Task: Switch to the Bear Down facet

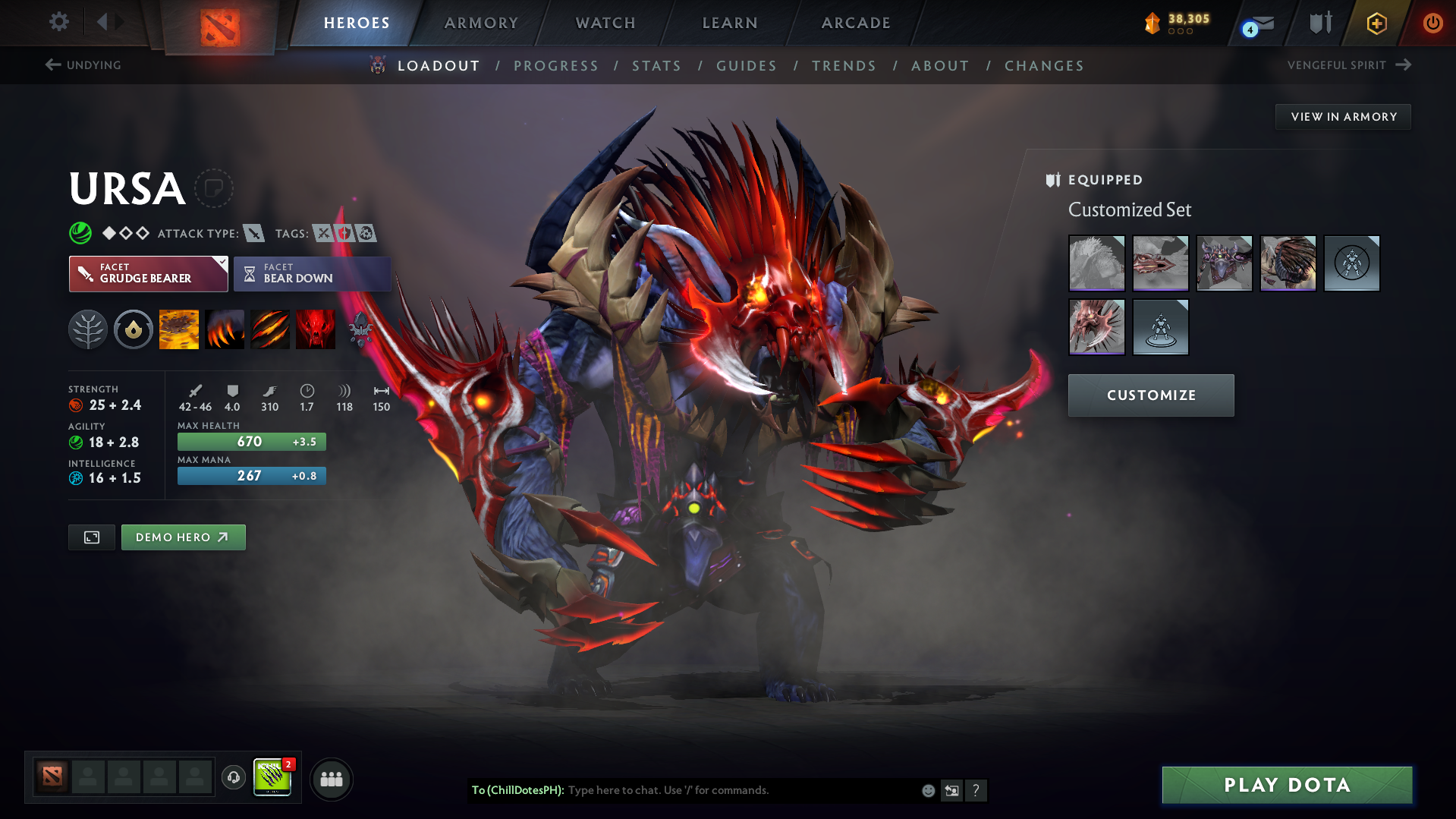Action: (312, 273)
